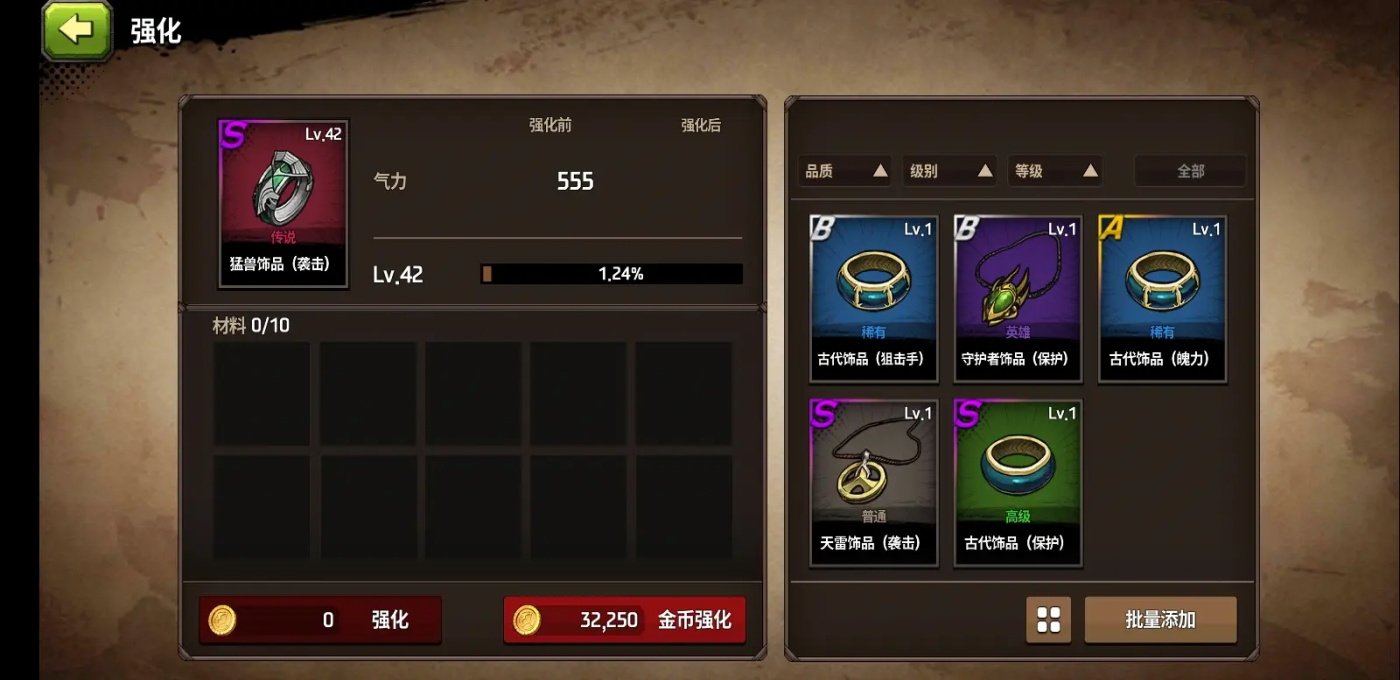Image resolution: width=1400 pixels, height=680 pixels.
Task: Open the 级别 sort dropdown
Action: click(950, 171)
